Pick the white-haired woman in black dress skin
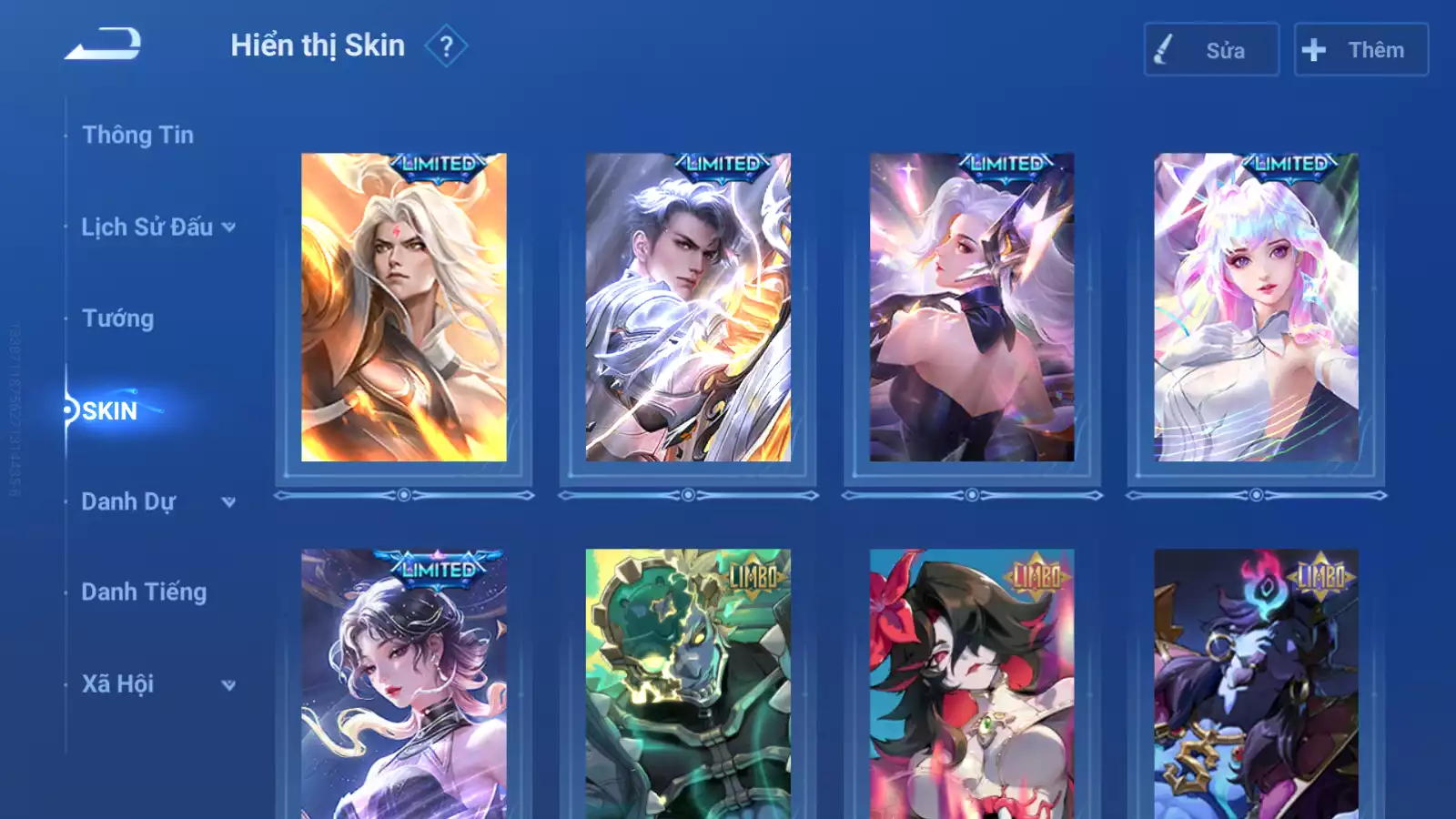This screenshot has height=819, width=1456. click(x=972, y=308)
